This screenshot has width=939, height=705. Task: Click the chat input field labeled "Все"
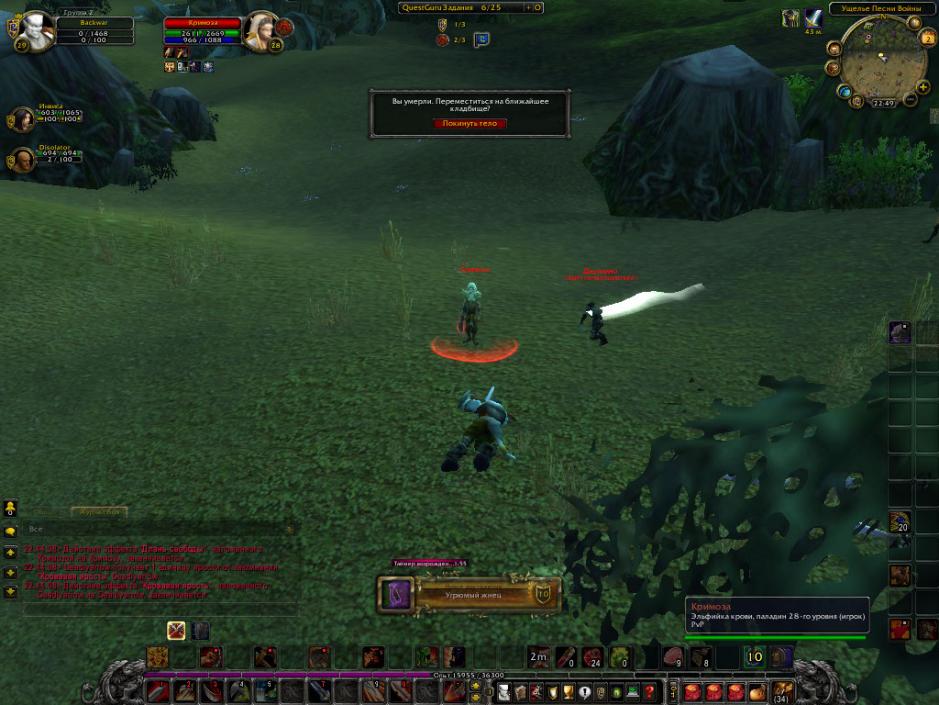(x=160, y=529)
